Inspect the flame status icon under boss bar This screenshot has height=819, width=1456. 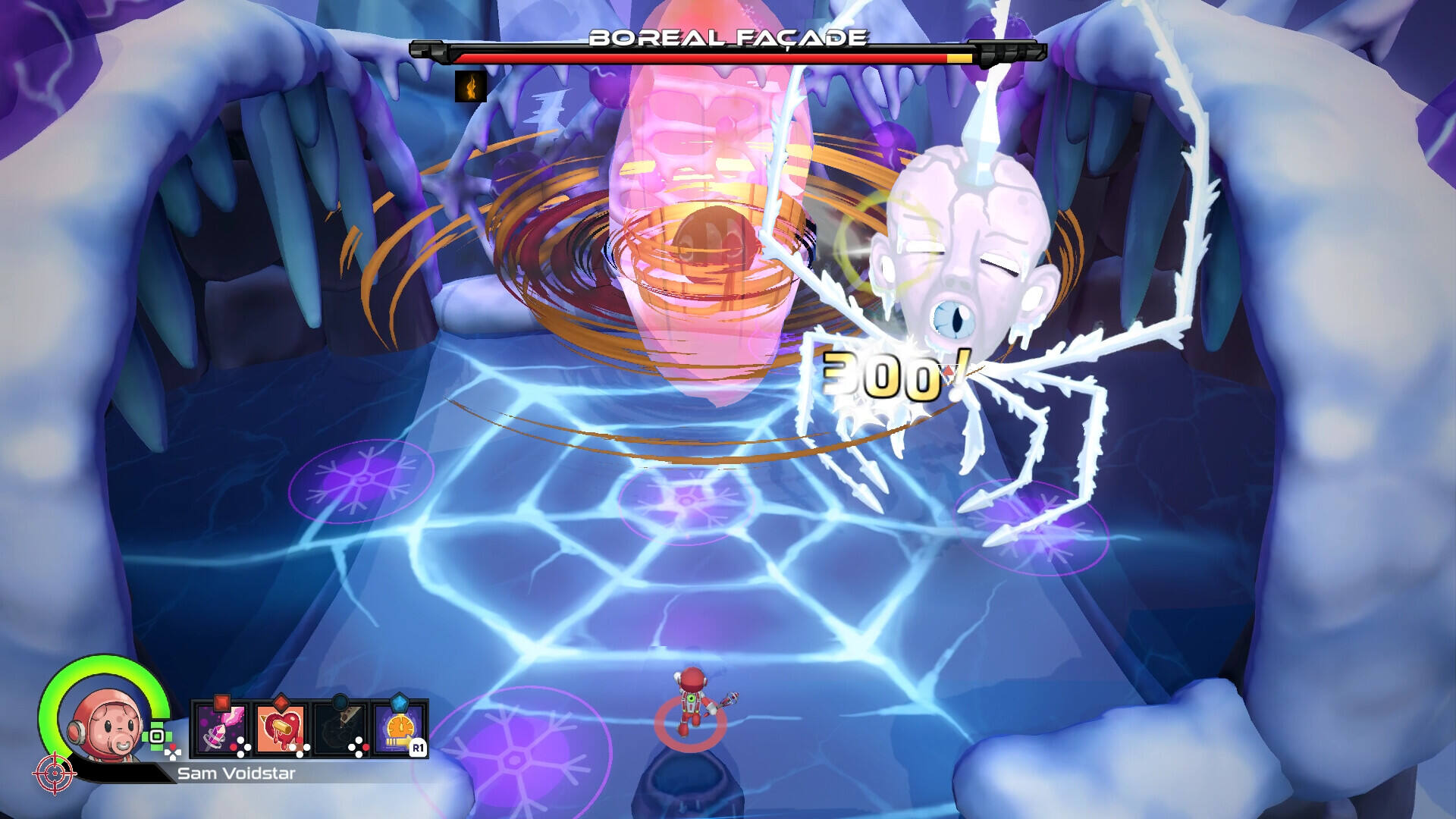(470, 86)
